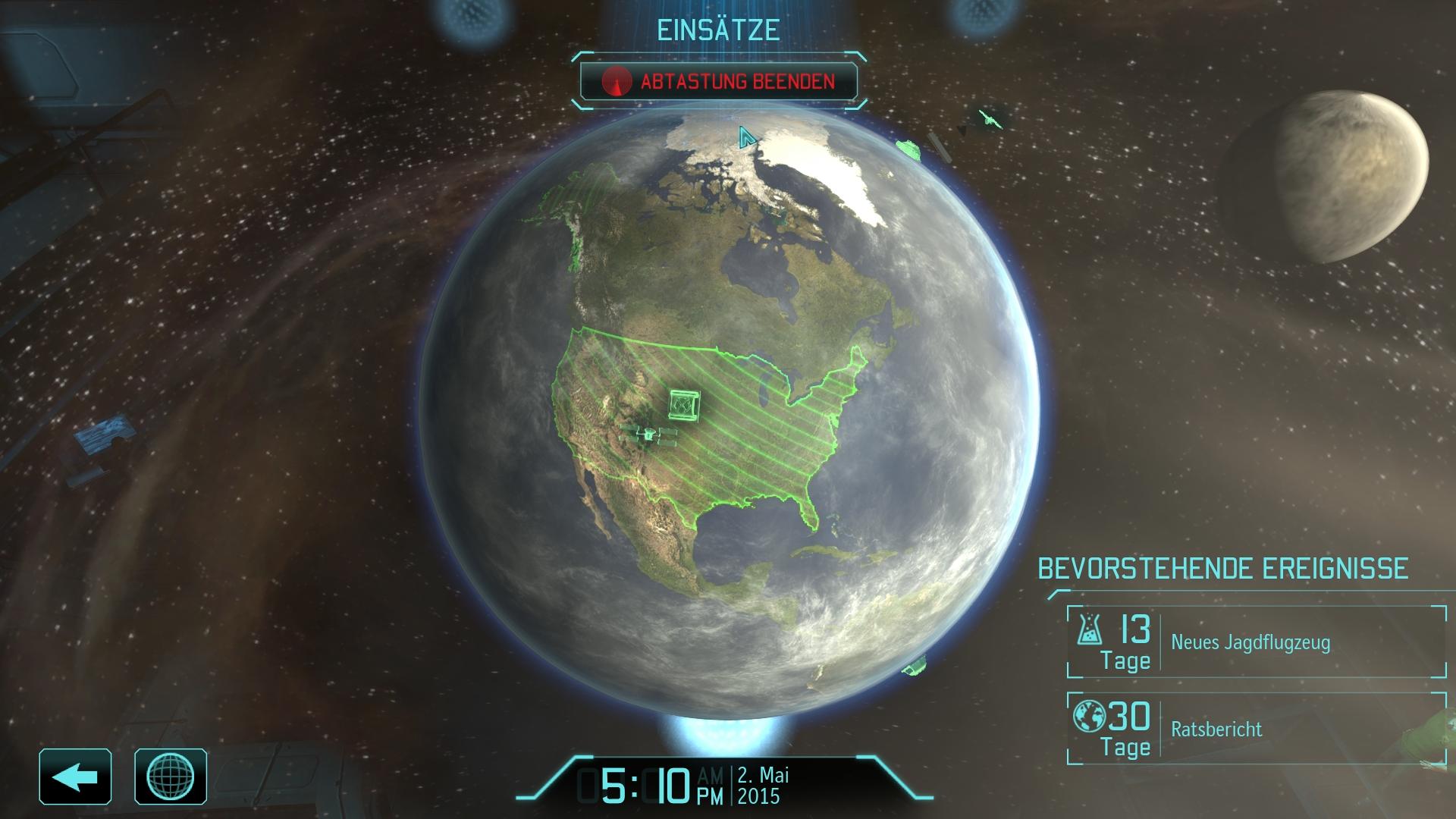
Task: Open the Ratsbericht event entry
Action: 1256,729
